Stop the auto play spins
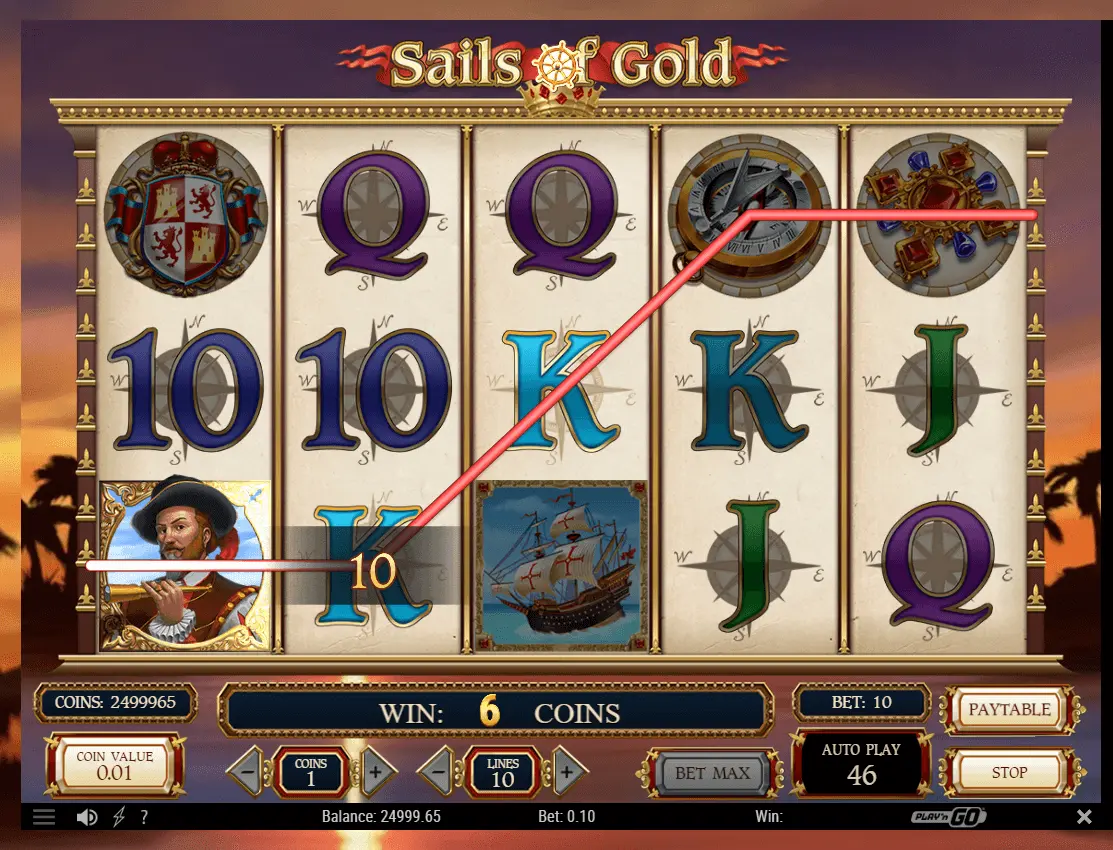Viewport: 1113px width, 850px height. (x=1009, y=772)
